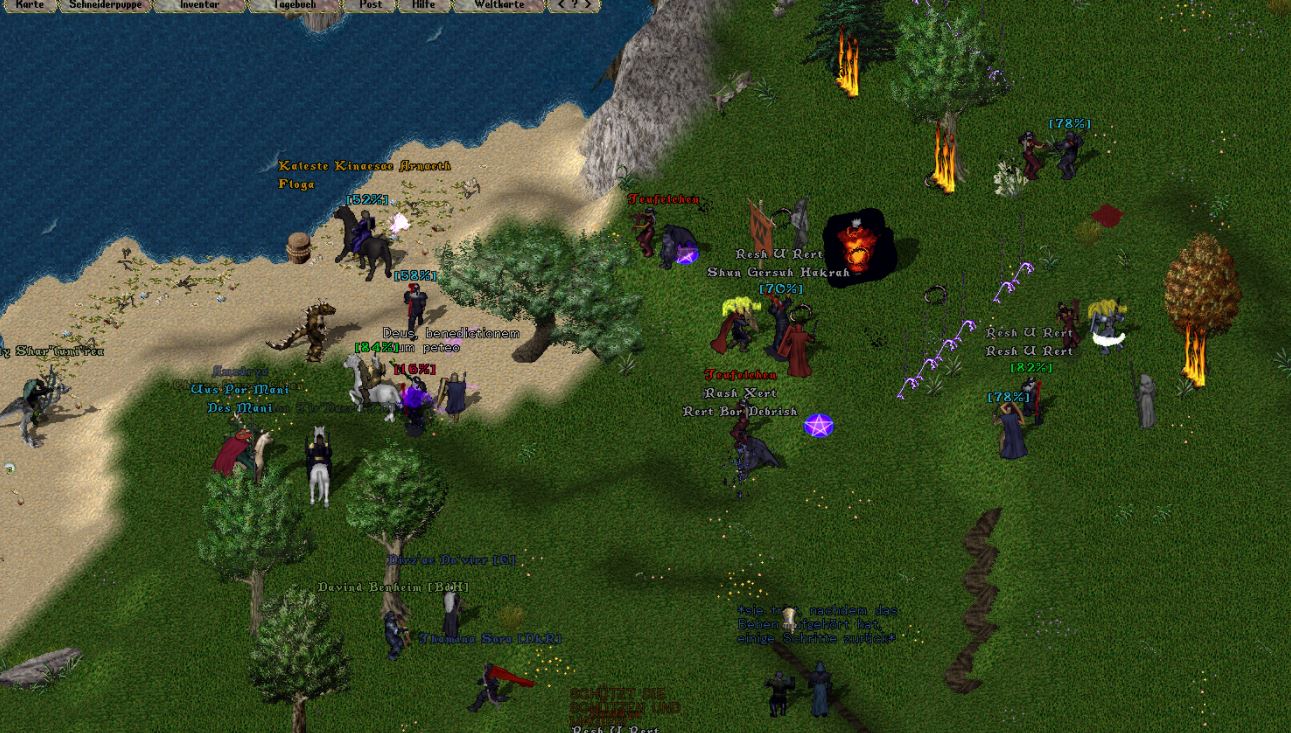This screenshot has width=1291, height=733.
Task: Click the < ? > menu bar button
Action: pyautogui.click(x=574, y=5)
